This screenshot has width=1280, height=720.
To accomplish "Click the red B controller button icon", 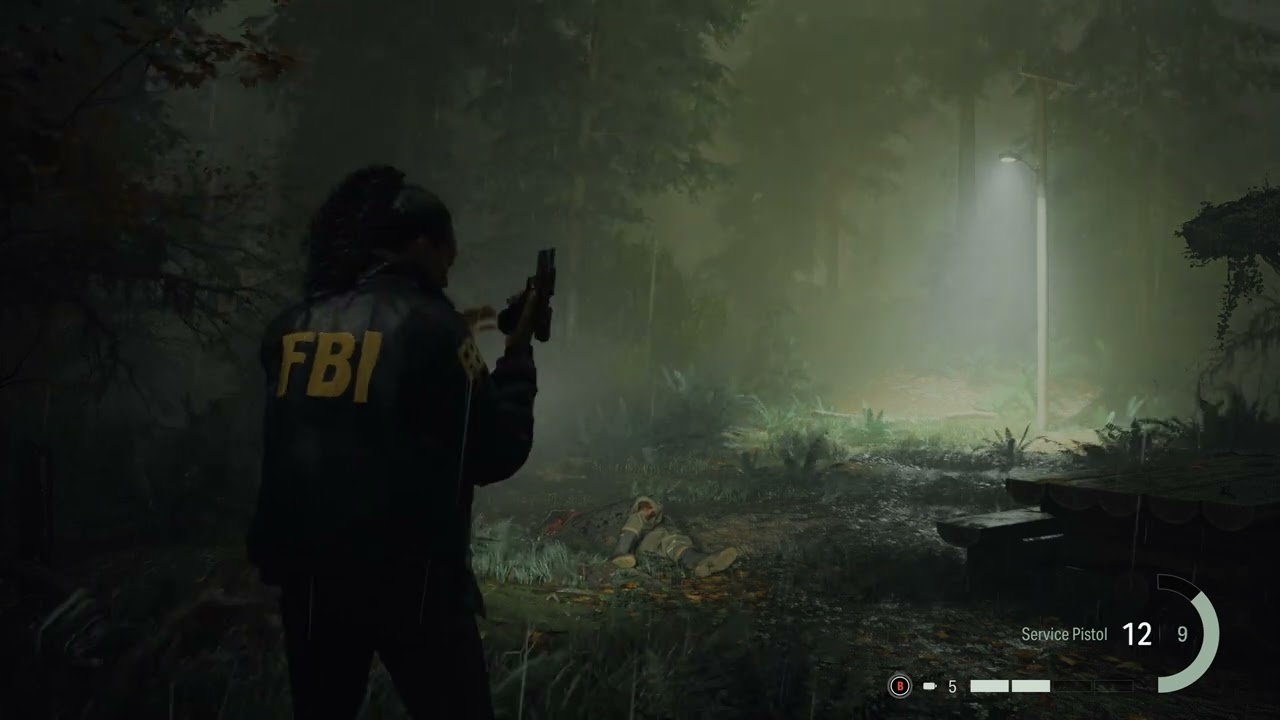I will point(900,686).
